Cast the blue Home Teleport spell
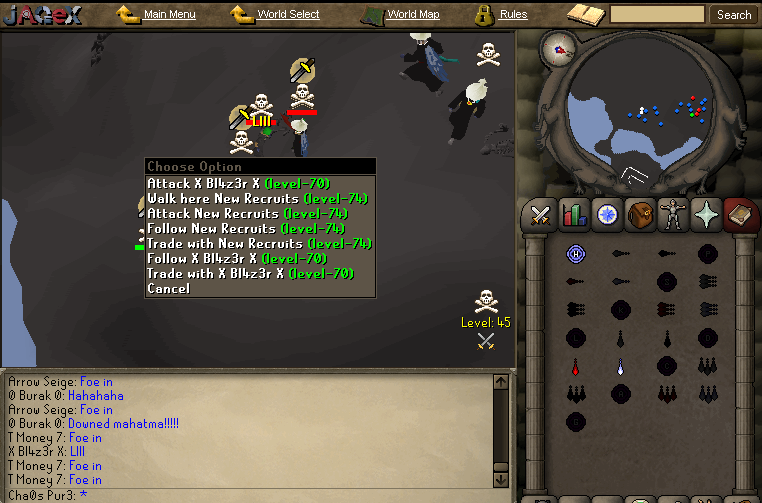 click(575, 254)
